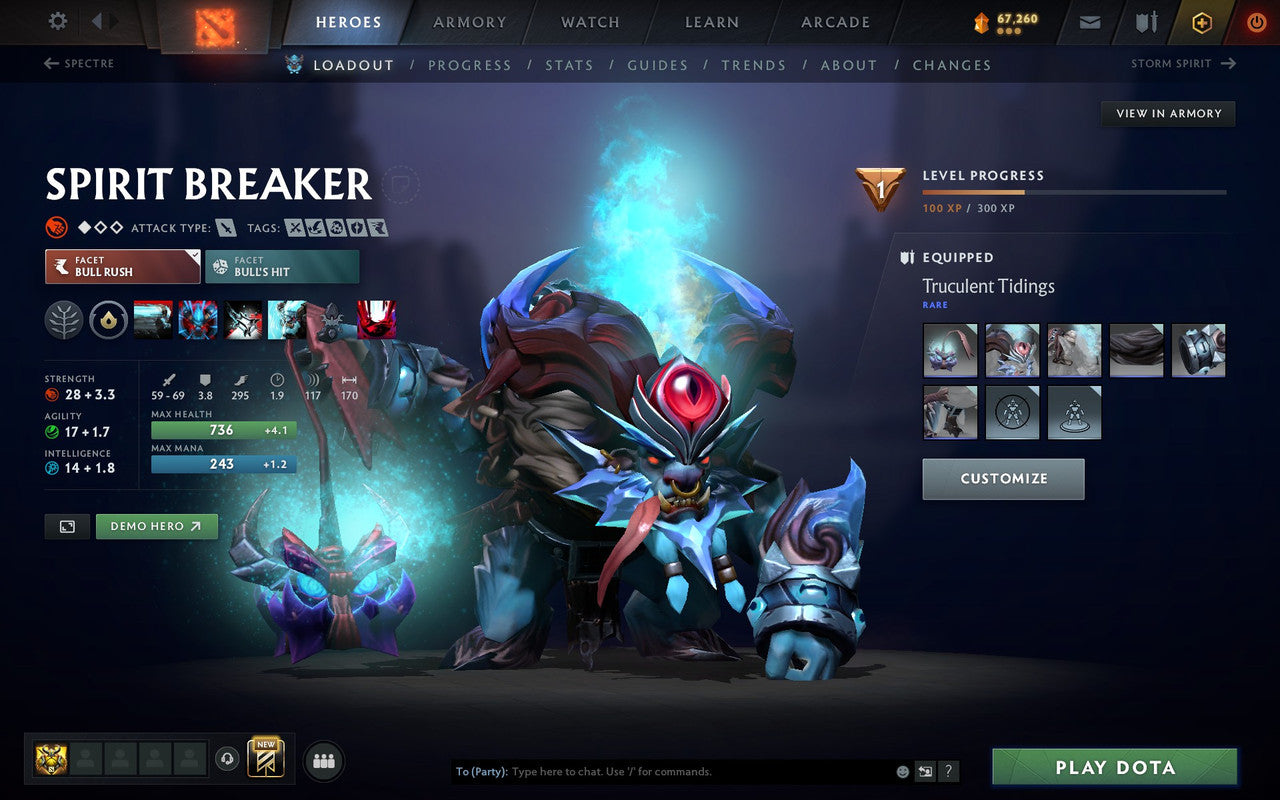Viewport: 1280px width, 800px height.
Task: Open the friends list icon near chat bar
Action: point(323,760)
